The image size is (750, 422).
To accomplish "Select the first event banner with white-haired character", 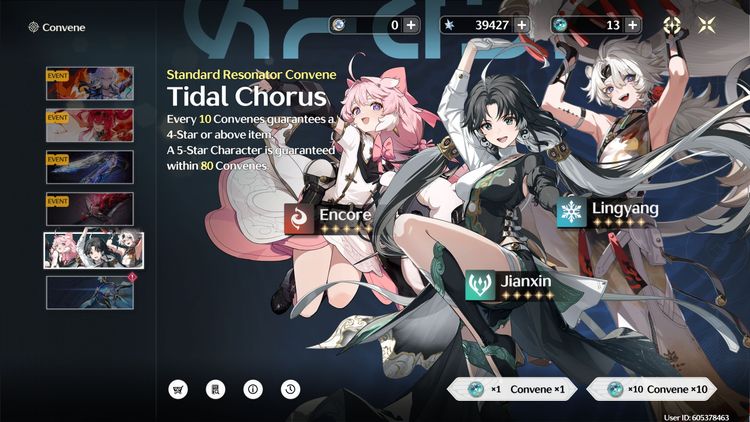I will pyautogui.click(x=89, y=83).
